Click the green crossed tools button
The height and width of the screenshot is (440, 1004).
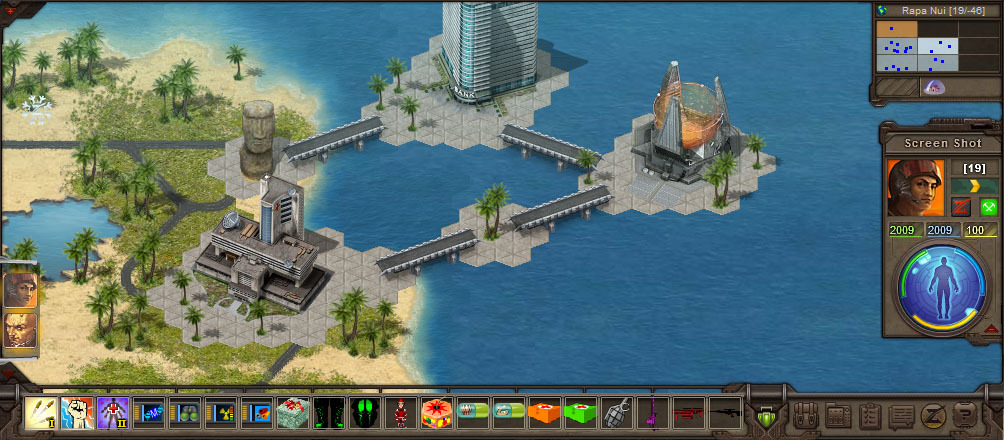tap(989, 207)
